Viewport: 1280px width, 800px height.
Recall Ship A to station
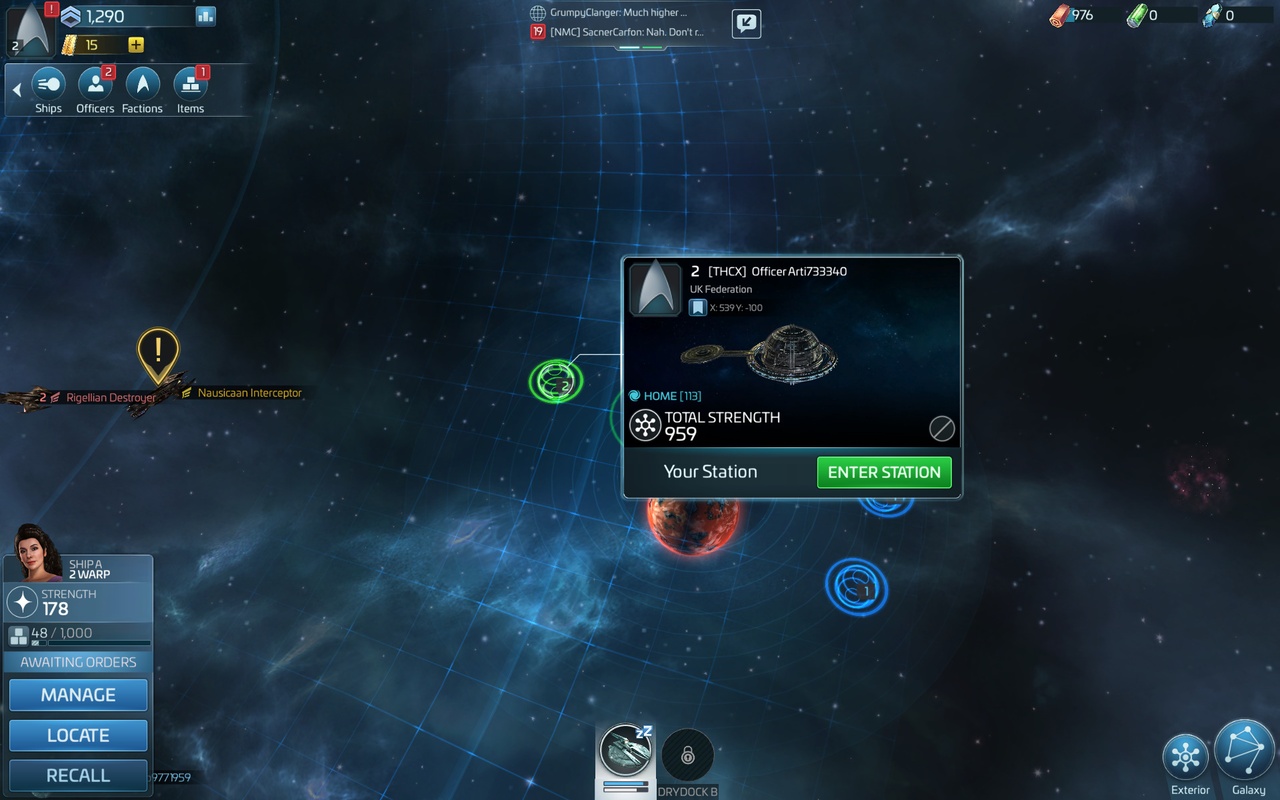(x=78, y=775)
